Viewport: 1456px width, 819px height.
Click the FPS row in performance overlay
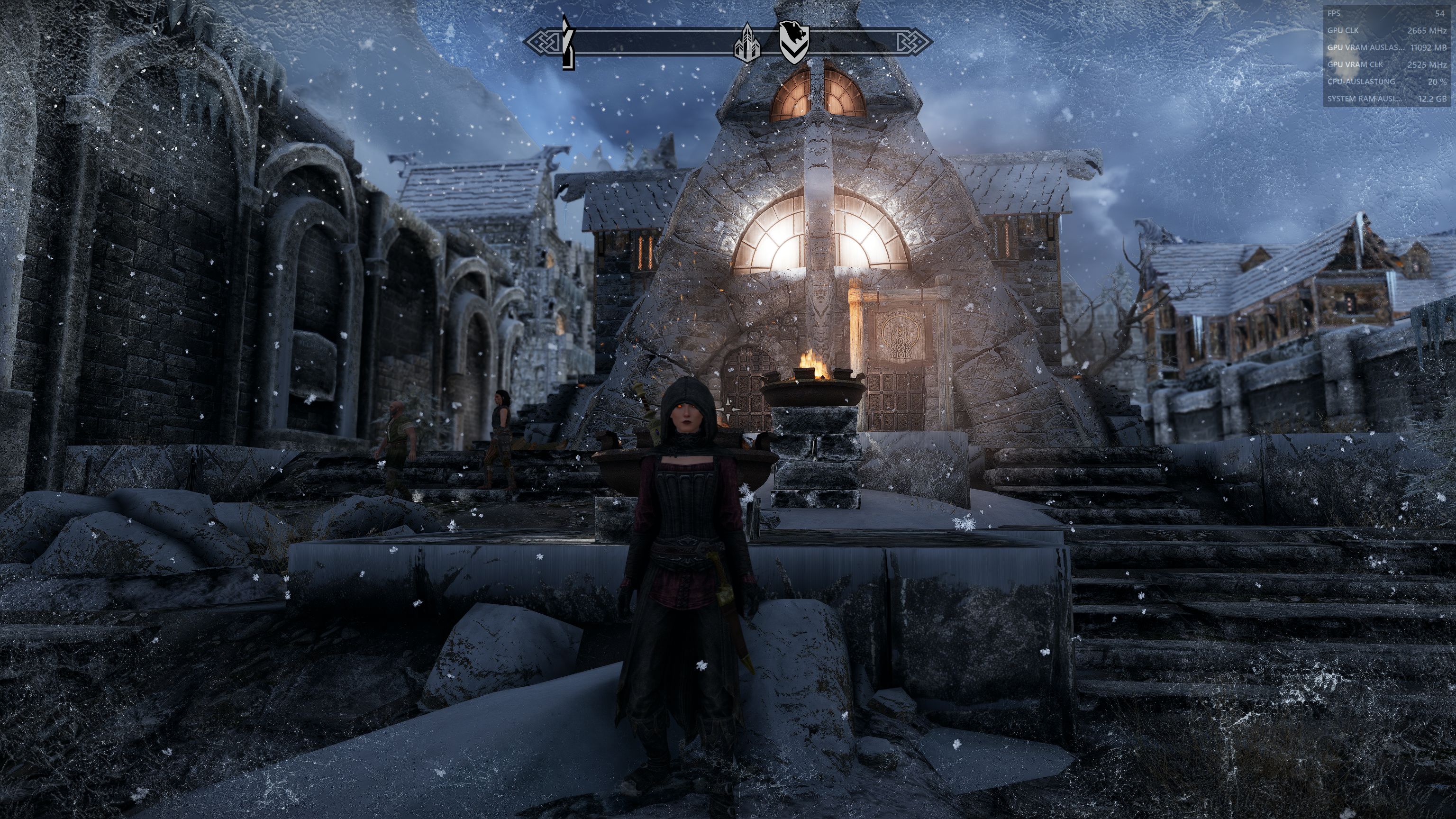[x=1385, y=13]
